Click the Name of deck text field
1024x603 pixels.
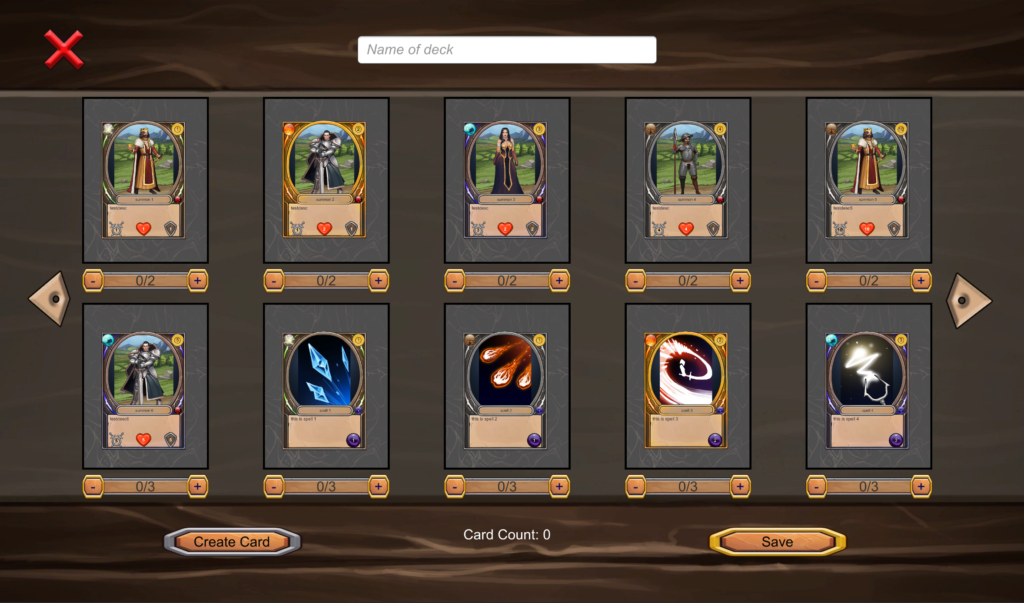[x=507, y=50]
